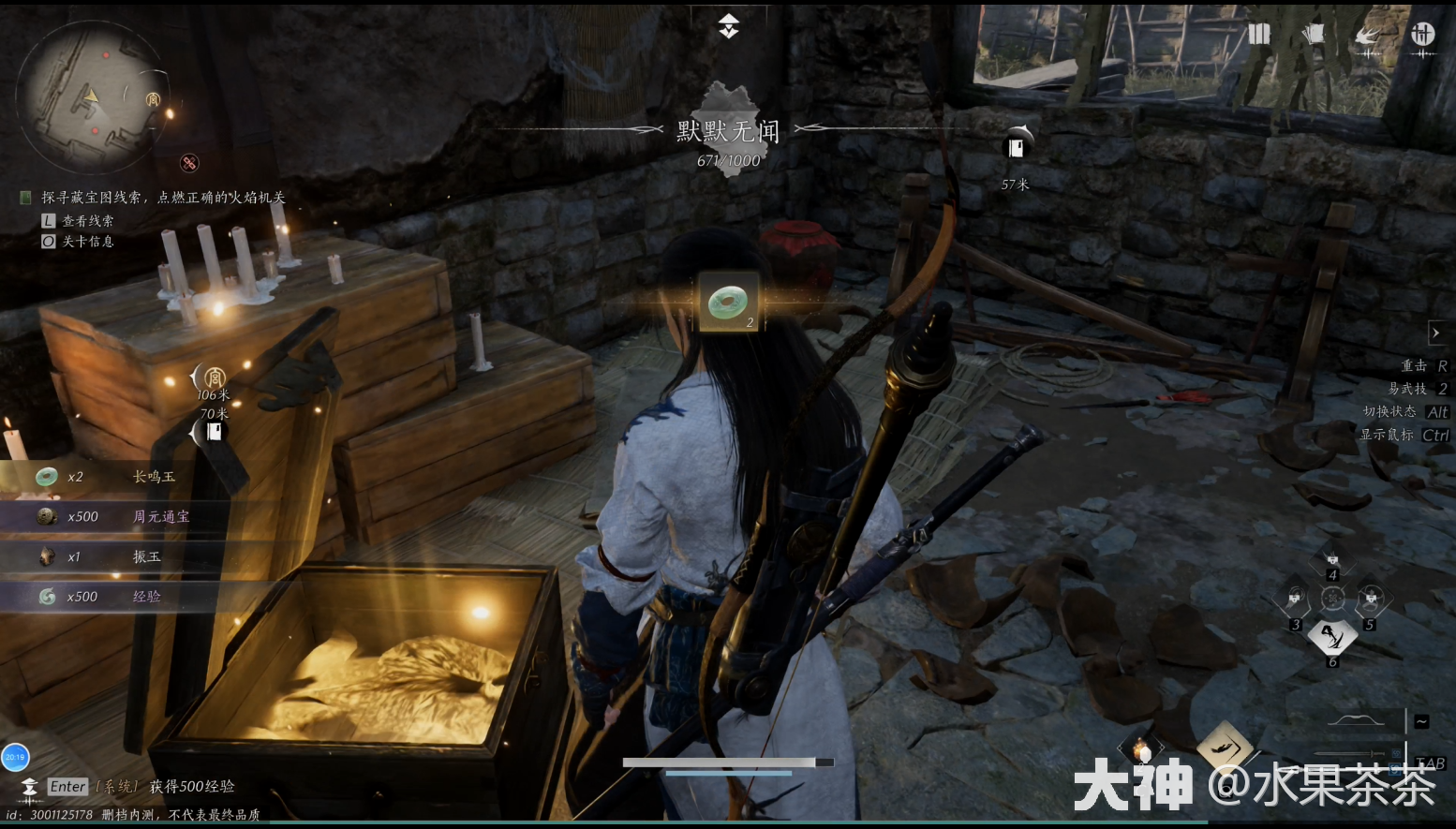Viewport: 1456px width, 829px height.
Task: Open the chat input next to Enter
Action: (x=67, y=787)
